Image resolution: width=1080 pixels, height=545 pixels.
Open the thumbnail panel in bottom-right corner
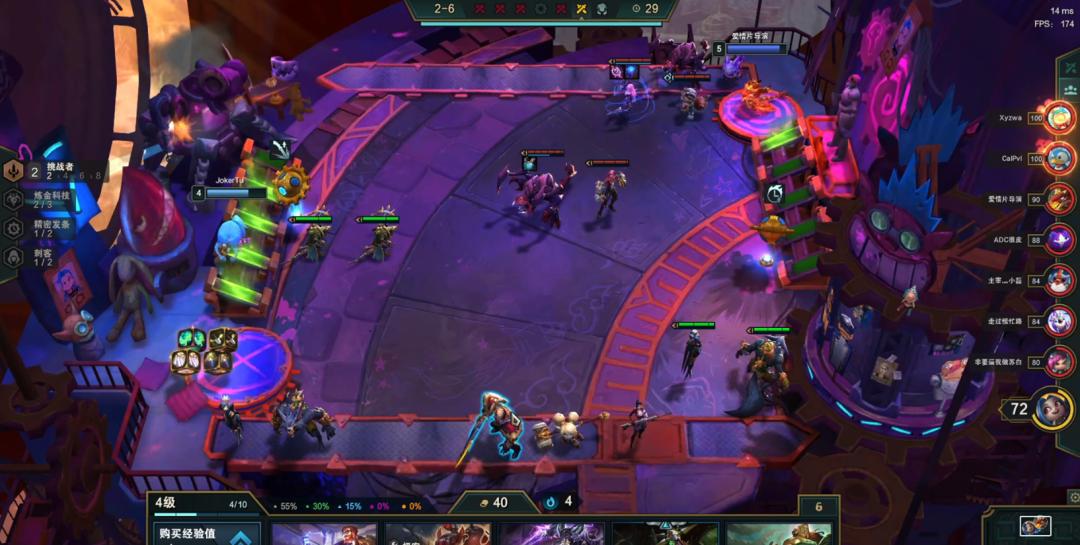click(1035, 526)
